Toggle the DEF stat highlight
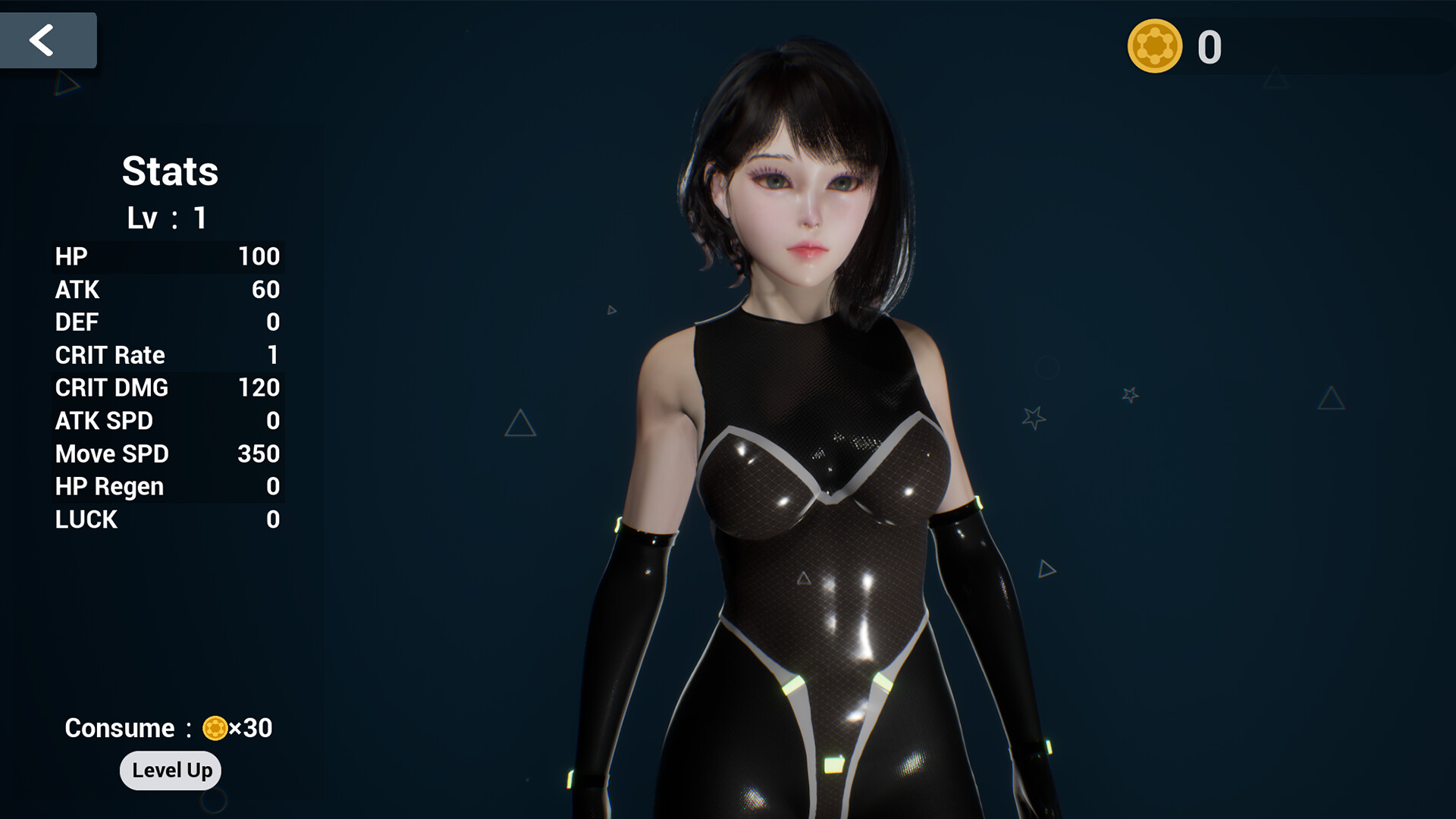 tap(167, 322)
